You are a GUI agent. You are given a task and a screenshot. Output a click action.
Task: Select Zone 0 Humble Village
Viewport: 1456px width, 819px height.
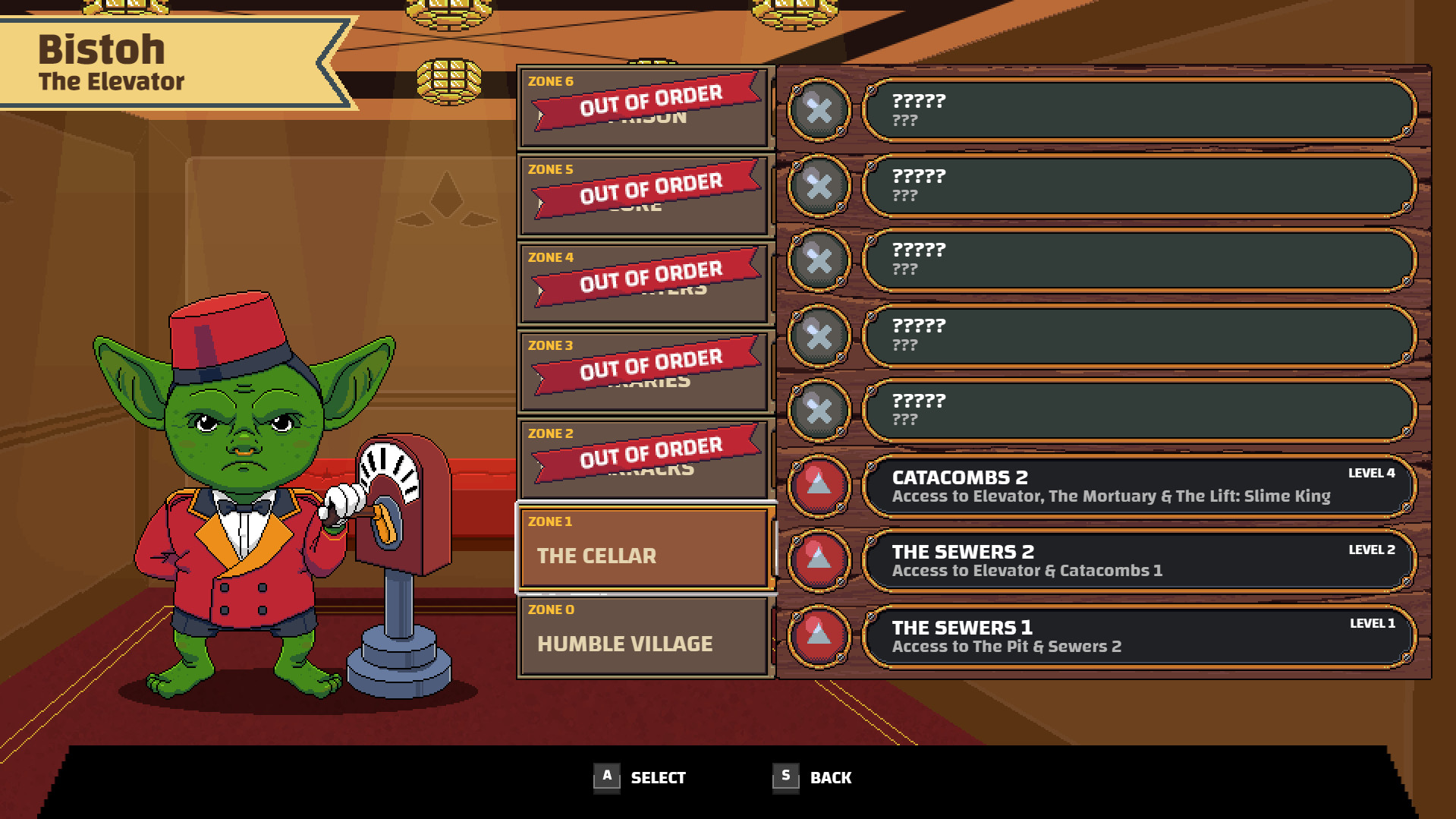645,638
